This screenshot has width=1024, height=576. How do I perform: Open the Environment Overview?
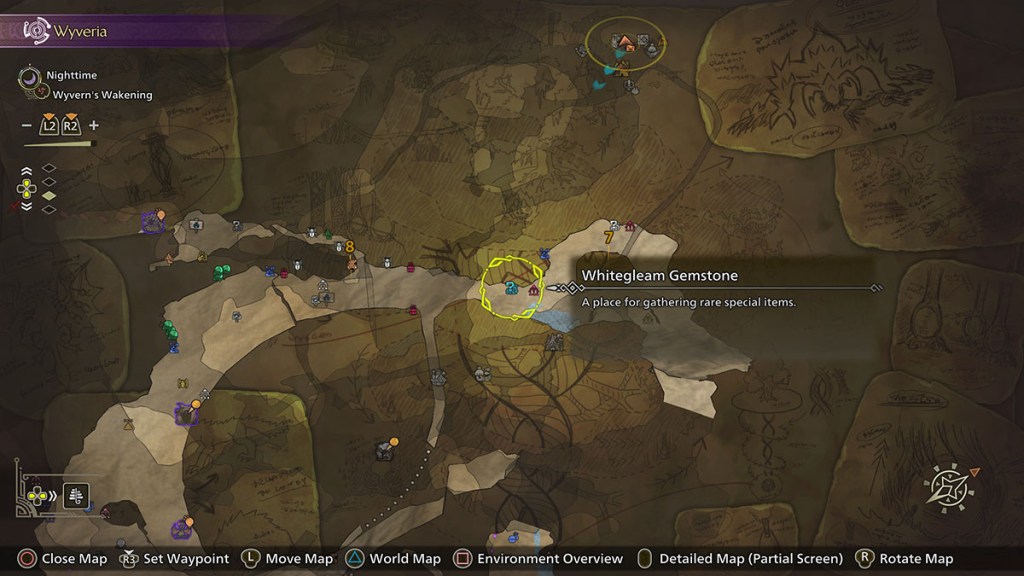(x=539, y=559)
